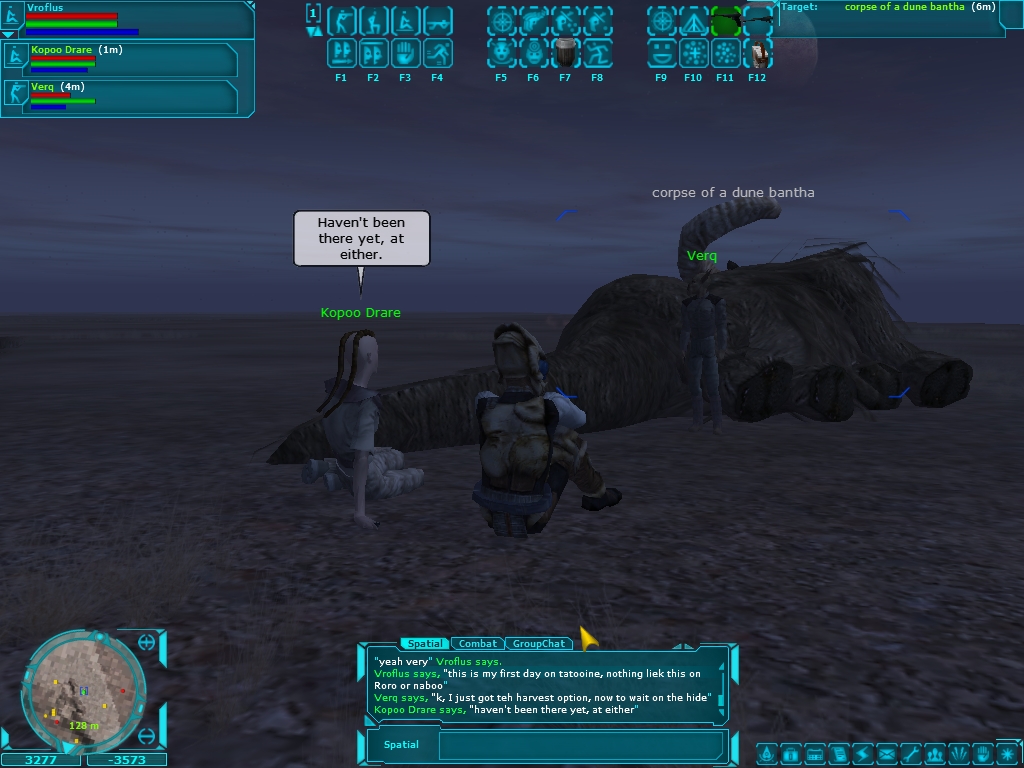
Task: Zoom in the radar with plus button
Action: tap(147, 642)
